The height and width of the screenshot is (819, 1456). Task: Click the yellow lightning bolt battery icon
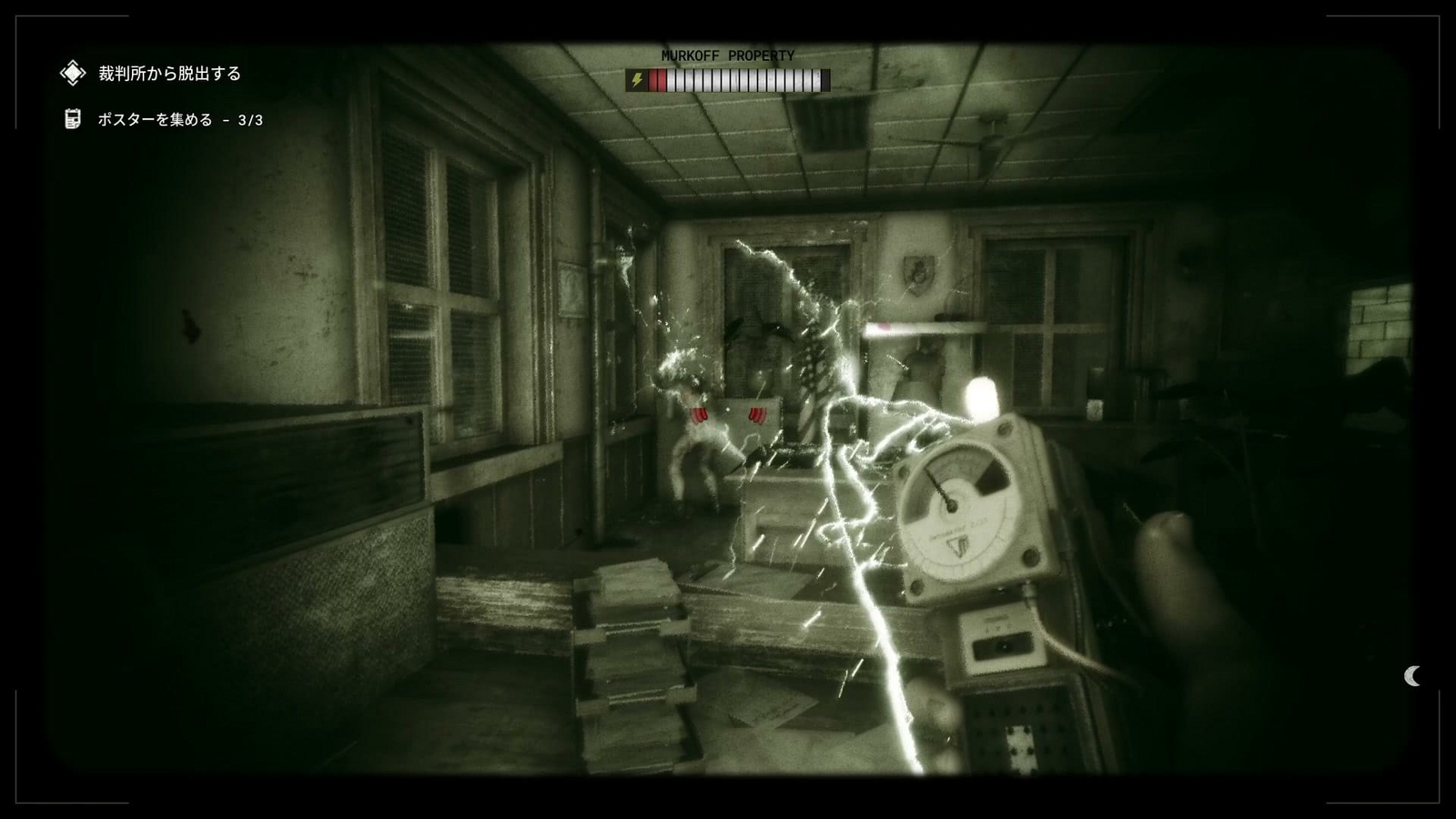tap(637, 80)
